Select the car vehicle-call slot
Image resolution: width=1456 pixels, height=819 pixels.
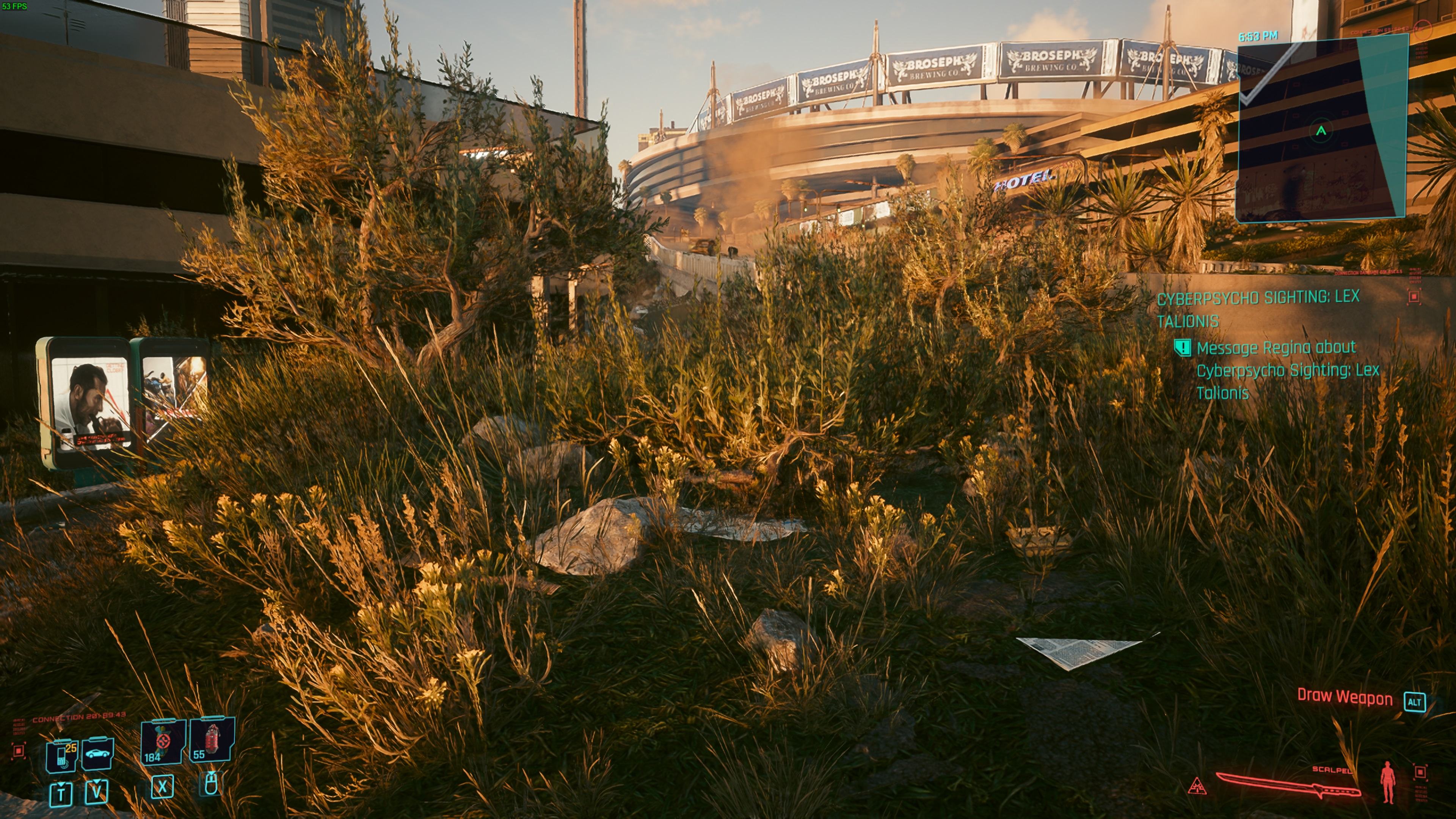(98, 754)
